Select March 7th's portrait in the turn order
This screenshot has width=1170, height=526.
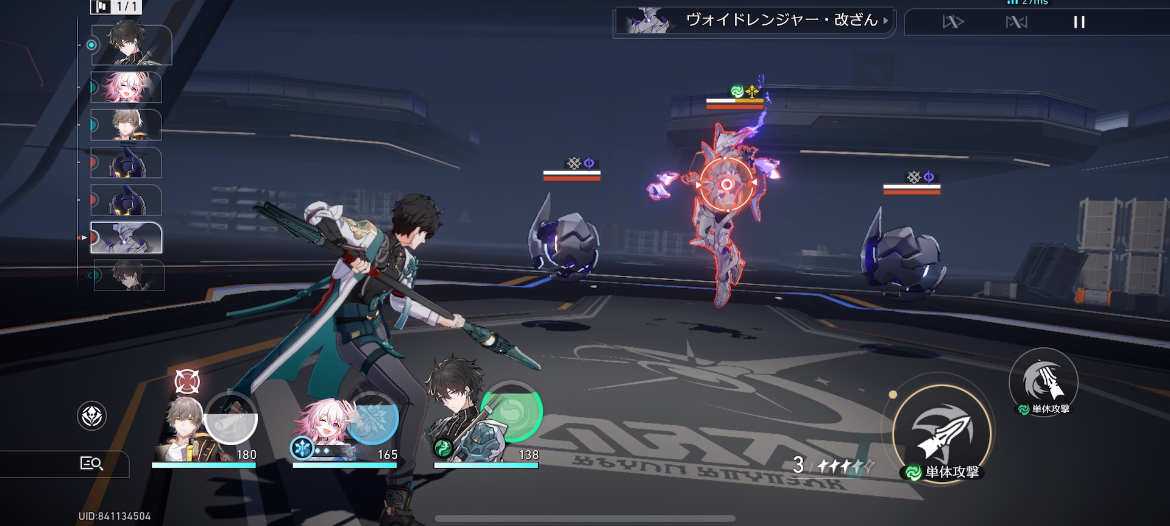tap(124, 88)
